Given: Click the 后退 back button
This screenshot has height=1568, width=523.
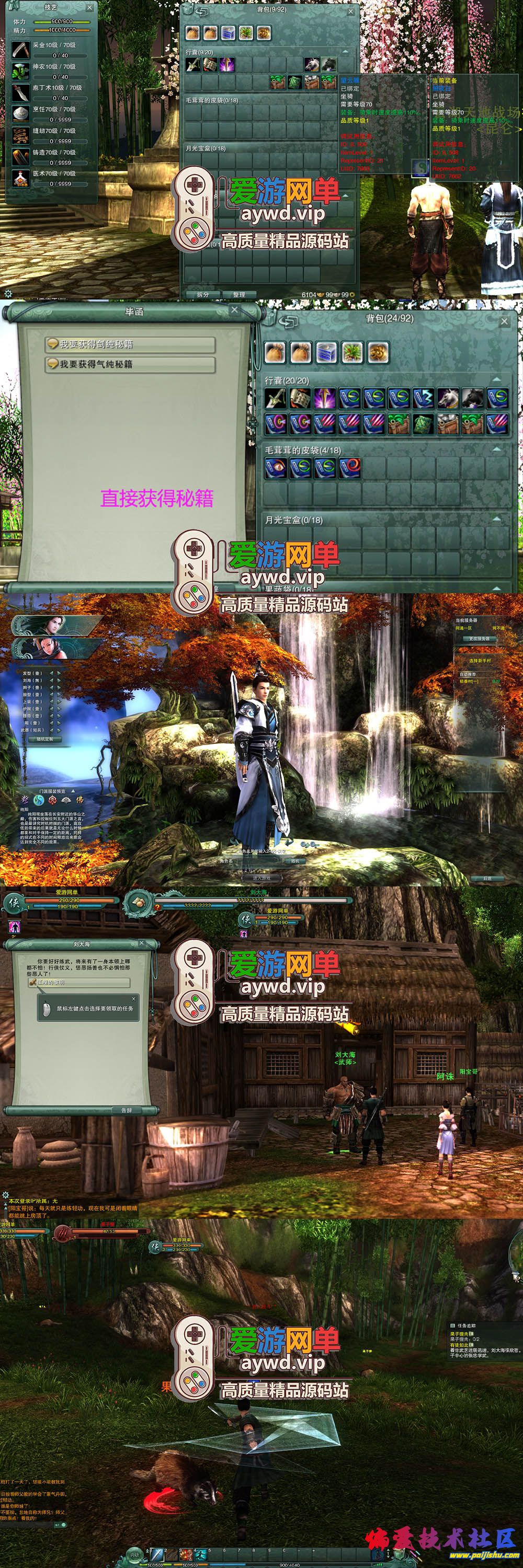Looking at the screenshot, I should [x=487, y=879].
